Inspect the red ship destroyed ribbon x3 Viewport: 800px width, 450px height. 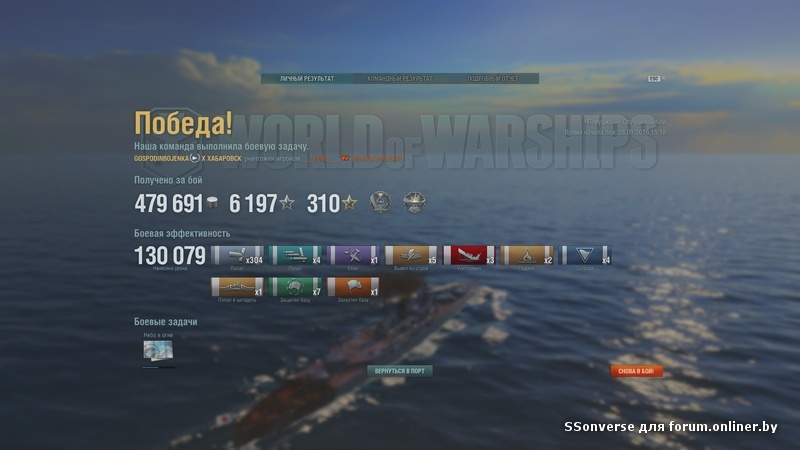[469, 255]
